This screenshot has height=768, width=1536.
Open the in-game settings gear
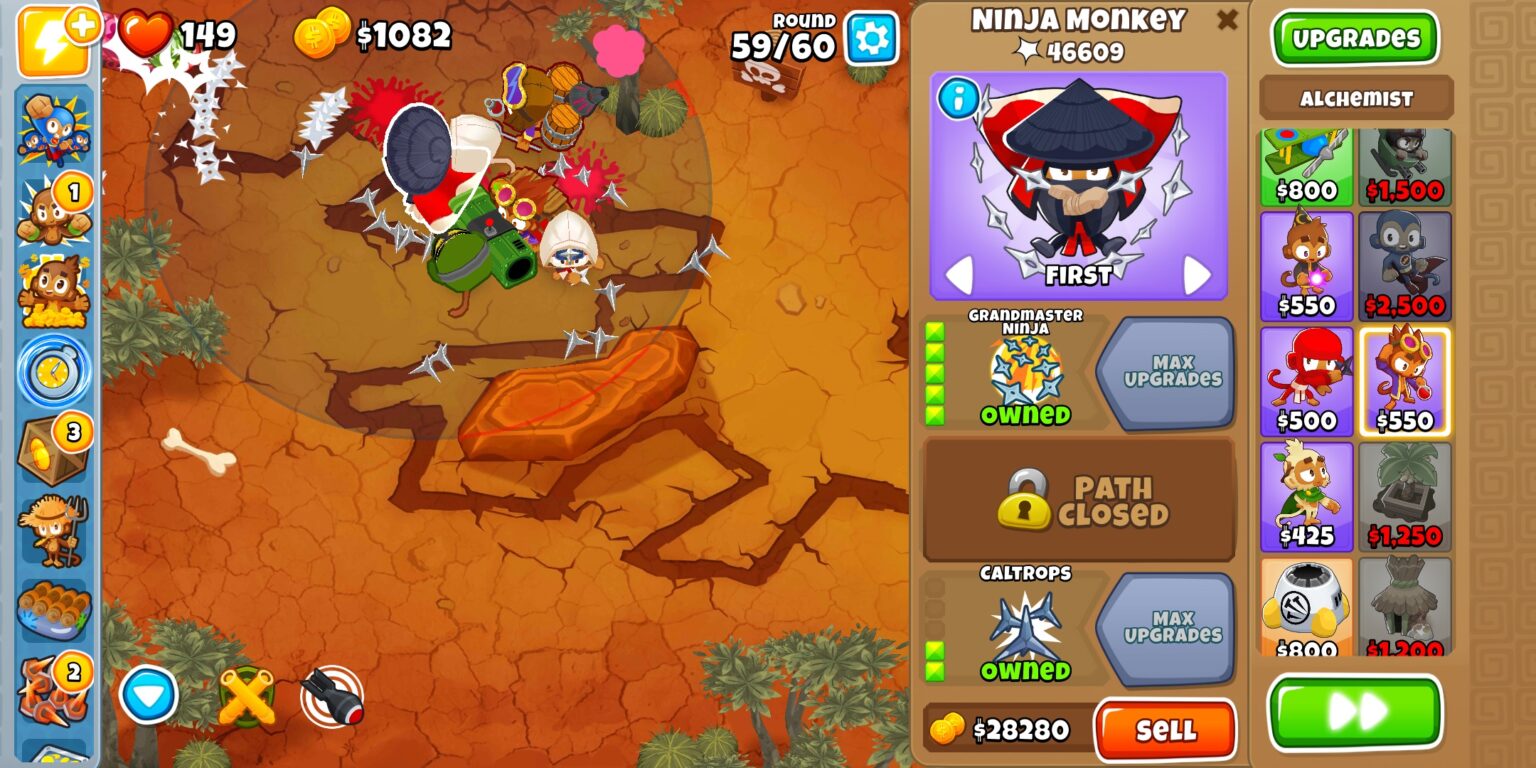869,36
